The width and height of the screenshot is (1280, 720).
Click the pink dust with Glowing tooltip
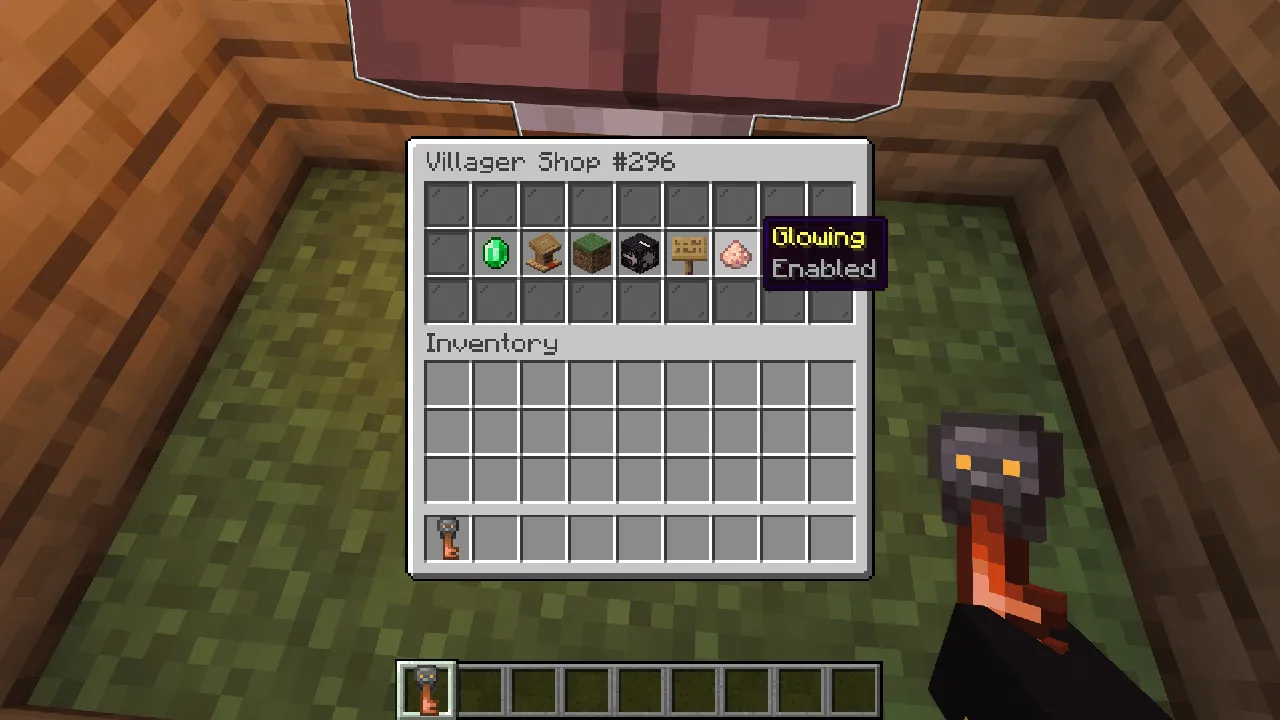[734, 253]
